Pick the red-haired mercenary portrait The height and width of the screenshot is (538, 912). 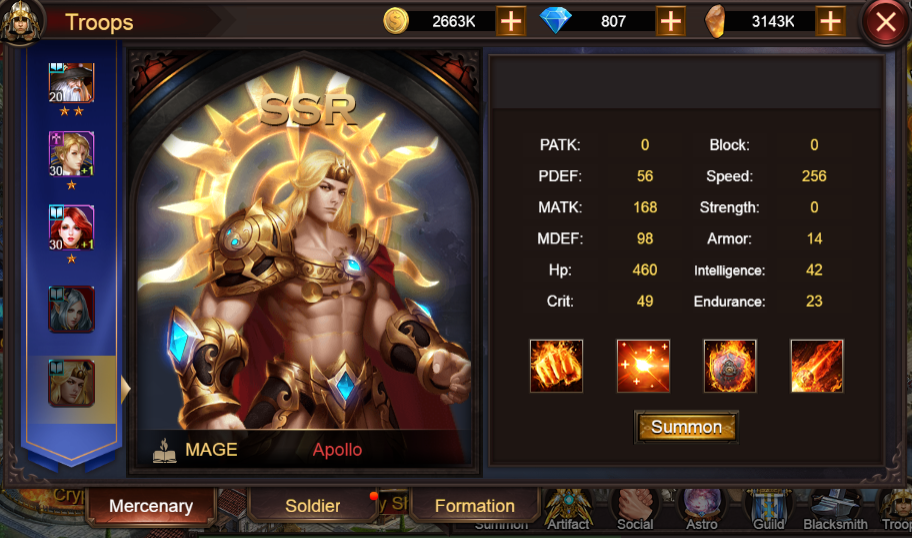[72, 228]
